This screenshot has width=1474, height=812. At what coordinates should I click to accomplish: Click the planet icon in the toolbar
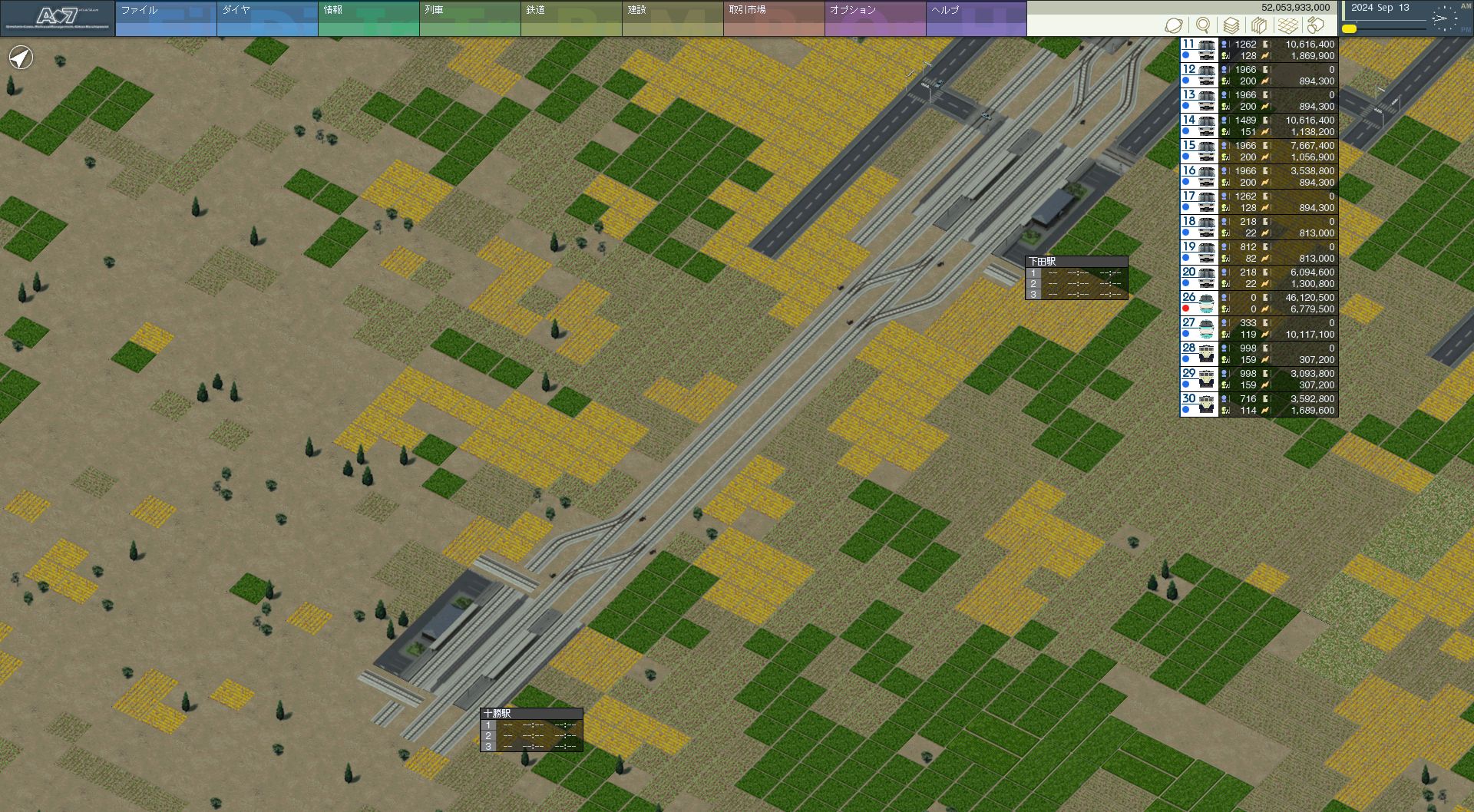click(x=1173, y=26)
